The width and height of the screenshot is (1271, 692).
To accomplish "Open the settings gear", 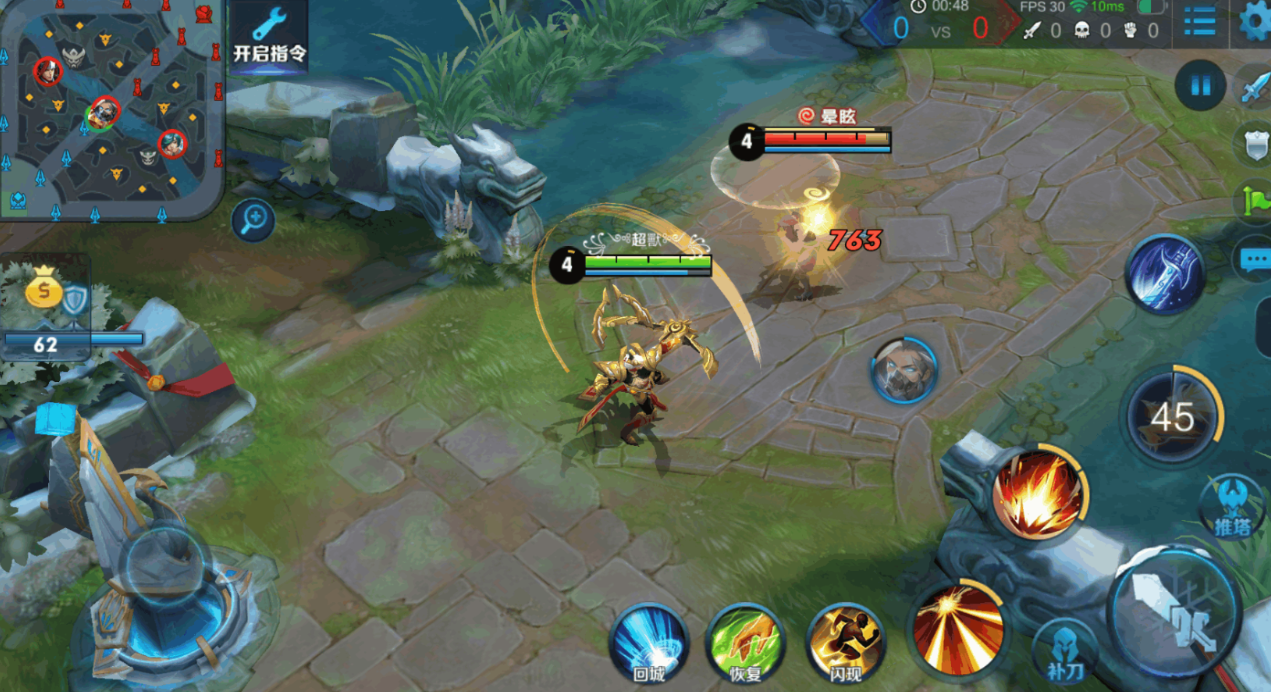I will (1254, 21).
